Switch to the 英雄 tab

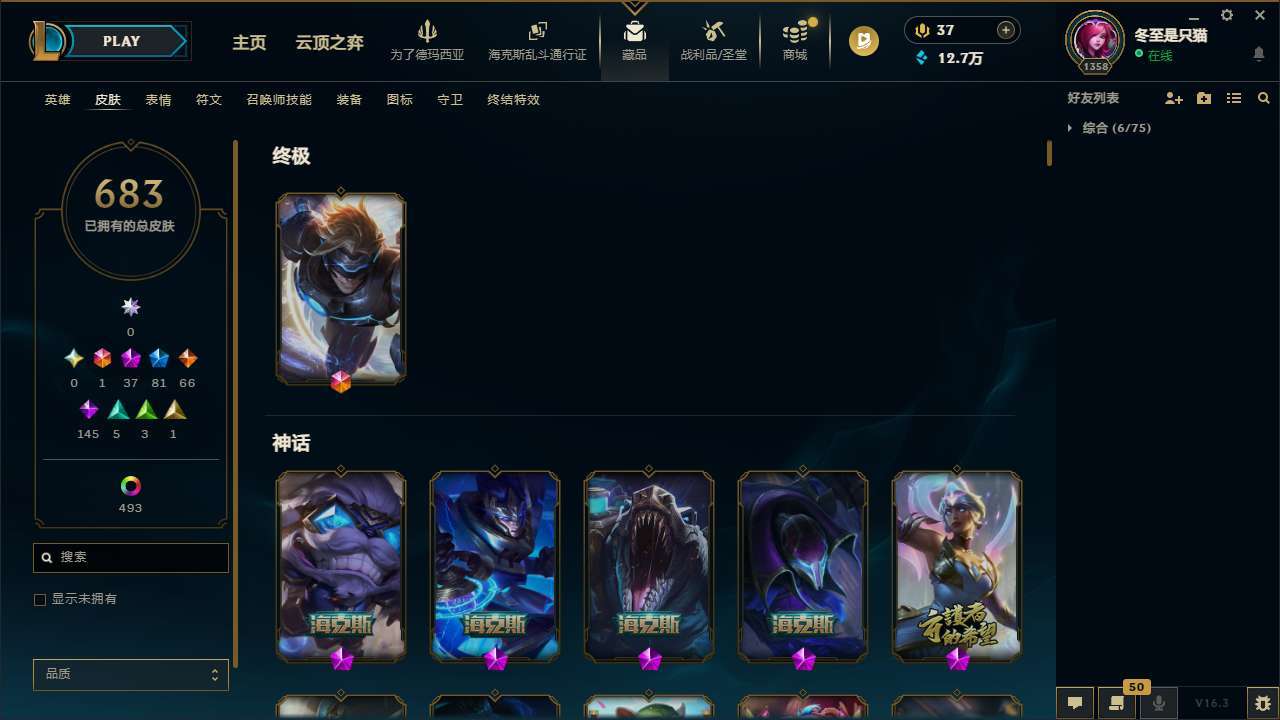coord(57,100)
